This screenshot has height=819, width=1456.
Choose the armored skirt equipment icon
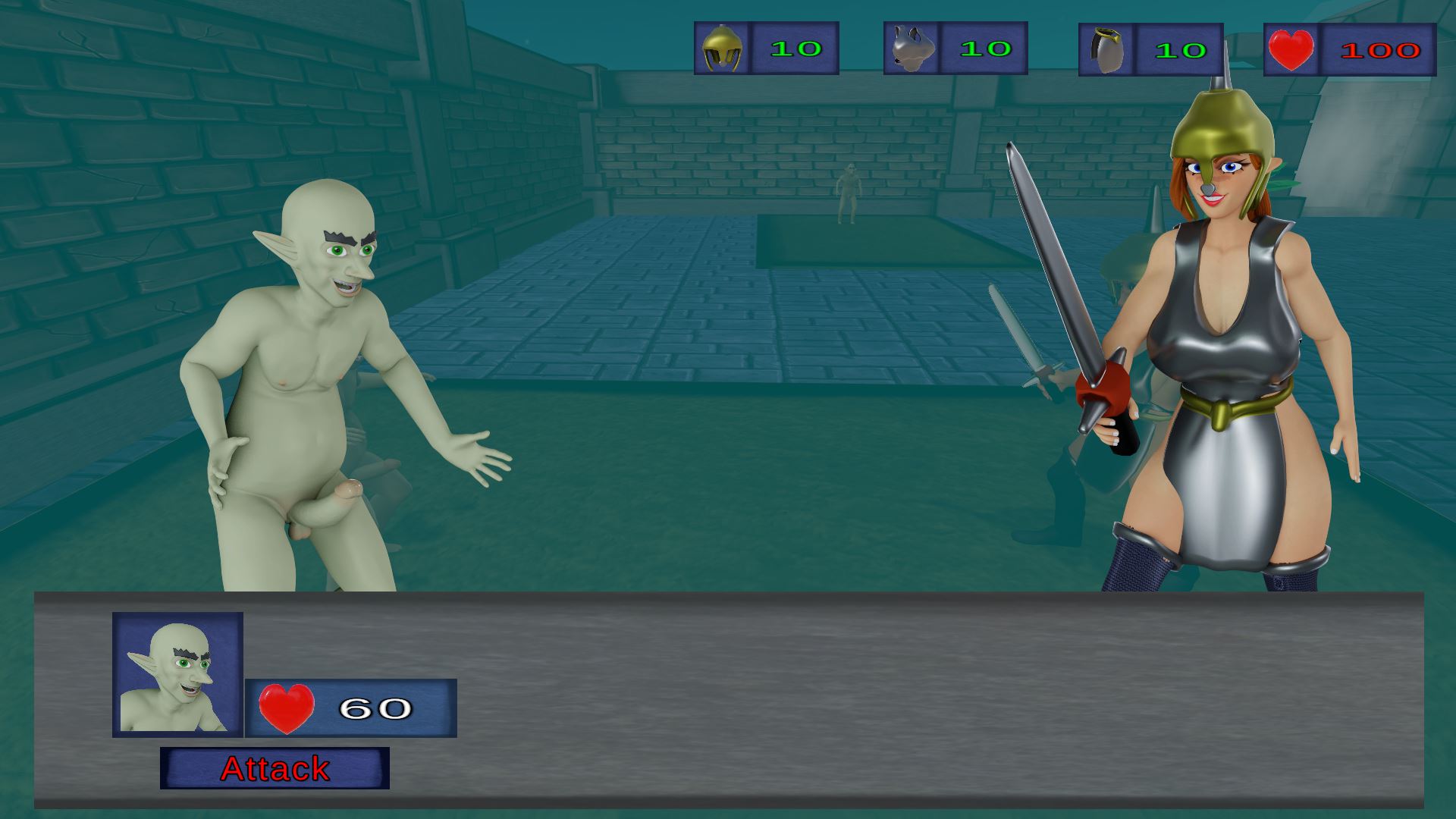point(1106,51)
